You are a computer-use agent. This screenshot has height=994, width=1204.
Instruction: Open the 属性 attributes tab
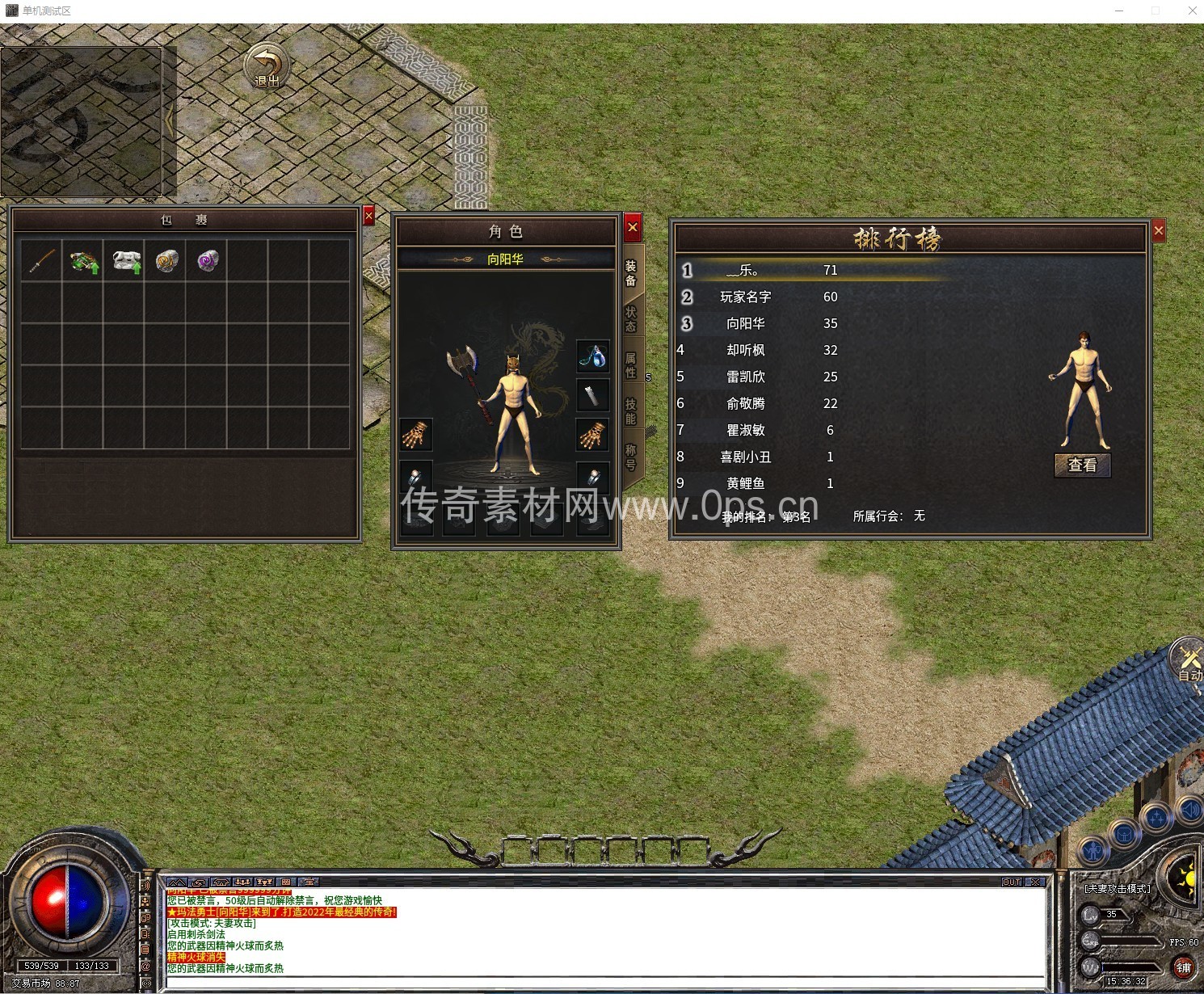[x=631, y=365]
